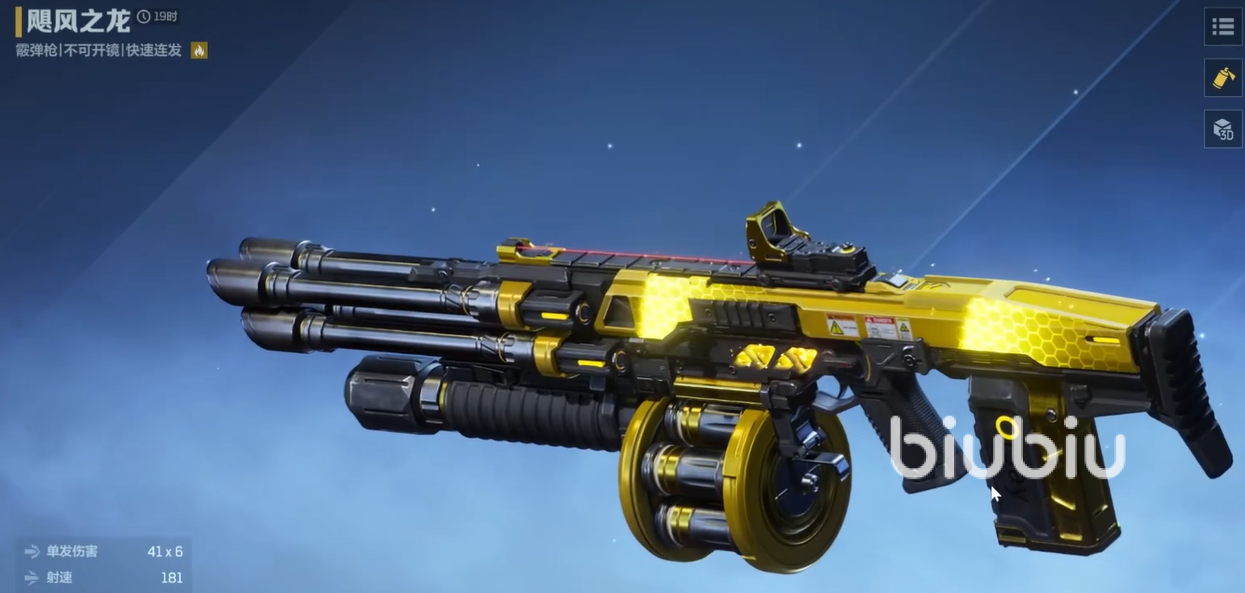Toggle the 3D model view button
1245x593 pixels.
point(1223,129)
